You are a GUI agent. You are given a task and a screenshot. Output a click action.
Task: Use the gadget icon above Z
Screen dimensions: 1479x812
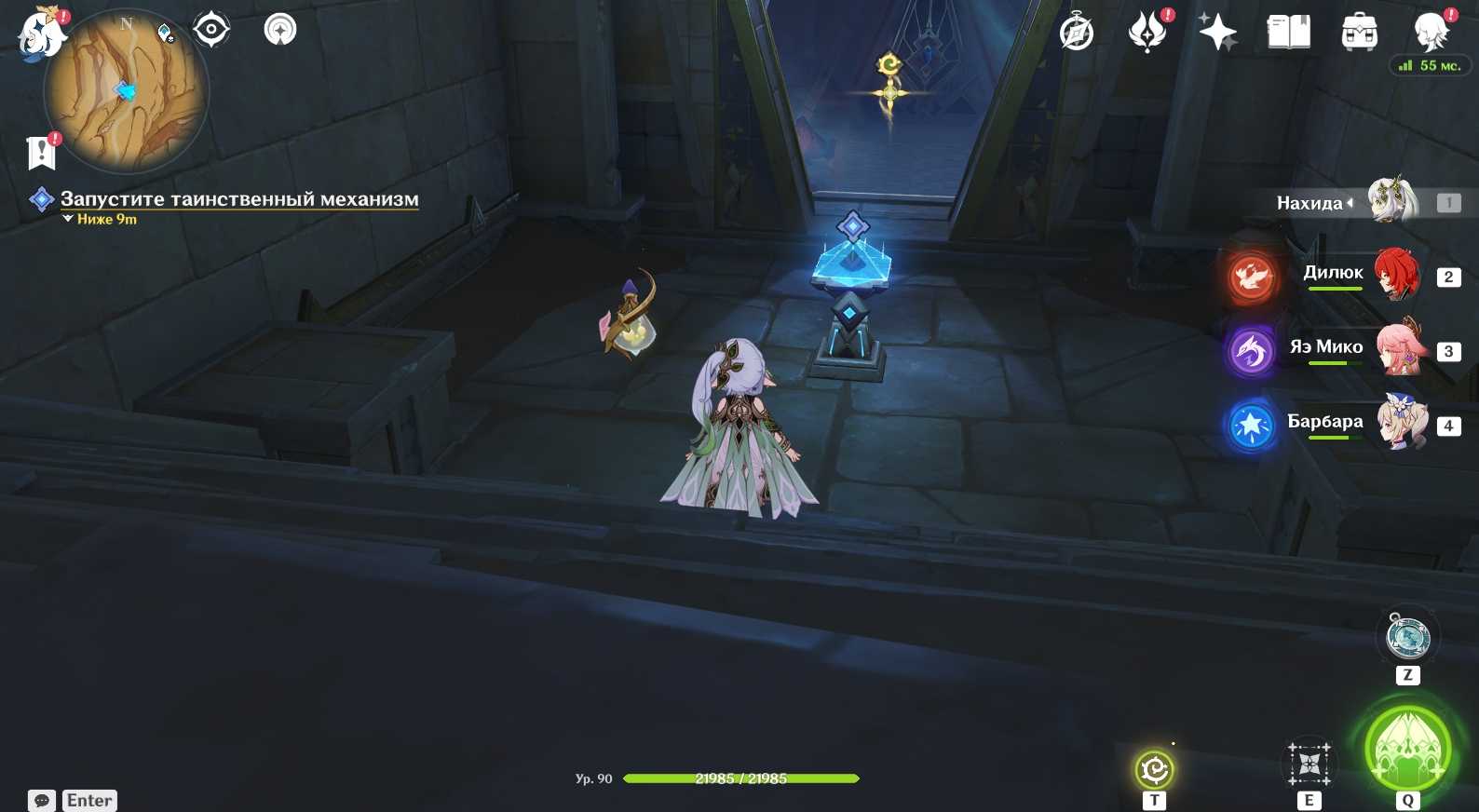[1407, 637]
